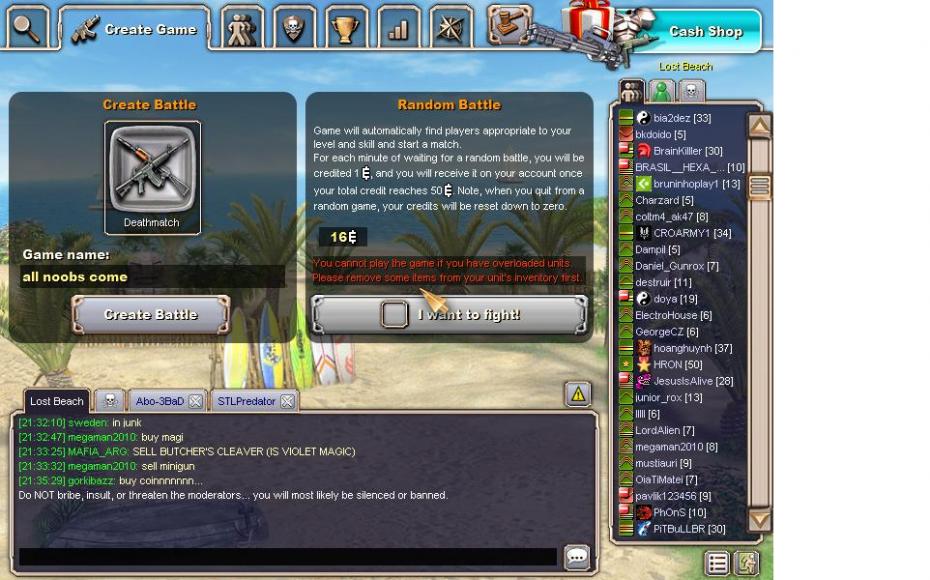Choose the Deathmatch game mode icon
Screen dimensions: 930x580
[153, 170]
